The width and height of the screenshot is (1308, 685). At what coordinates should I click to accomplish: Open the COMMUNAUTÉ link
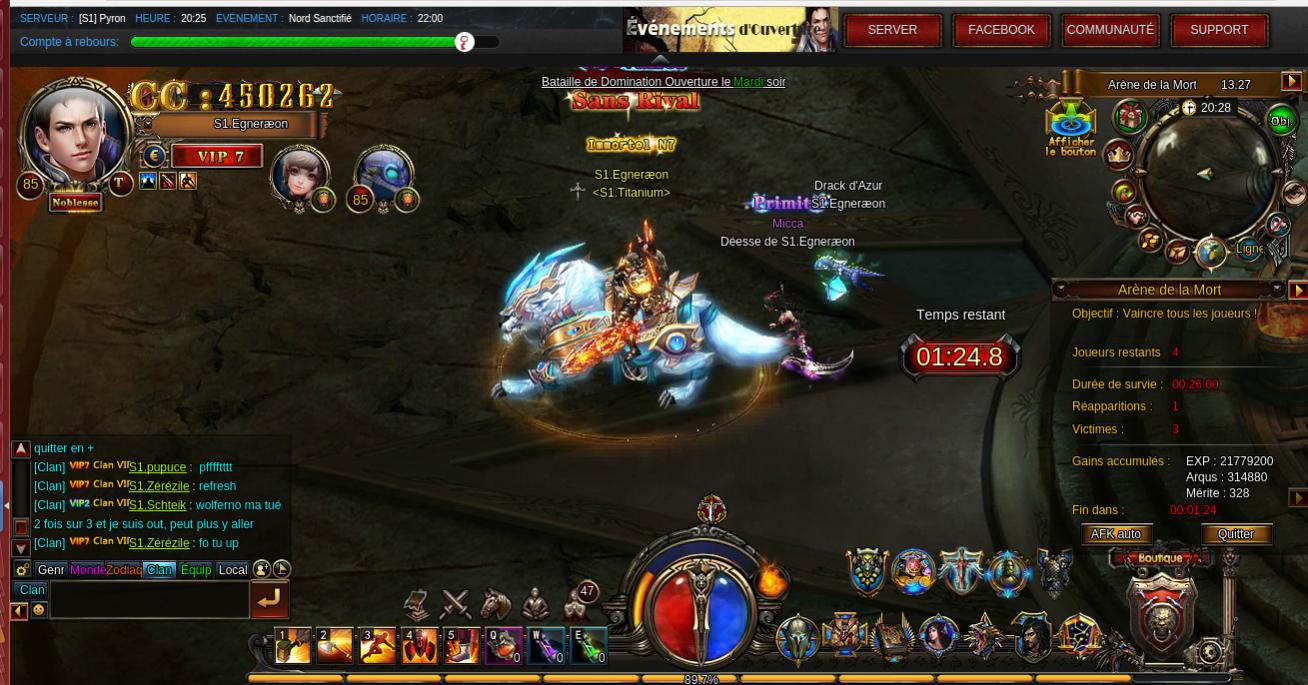1110,30
